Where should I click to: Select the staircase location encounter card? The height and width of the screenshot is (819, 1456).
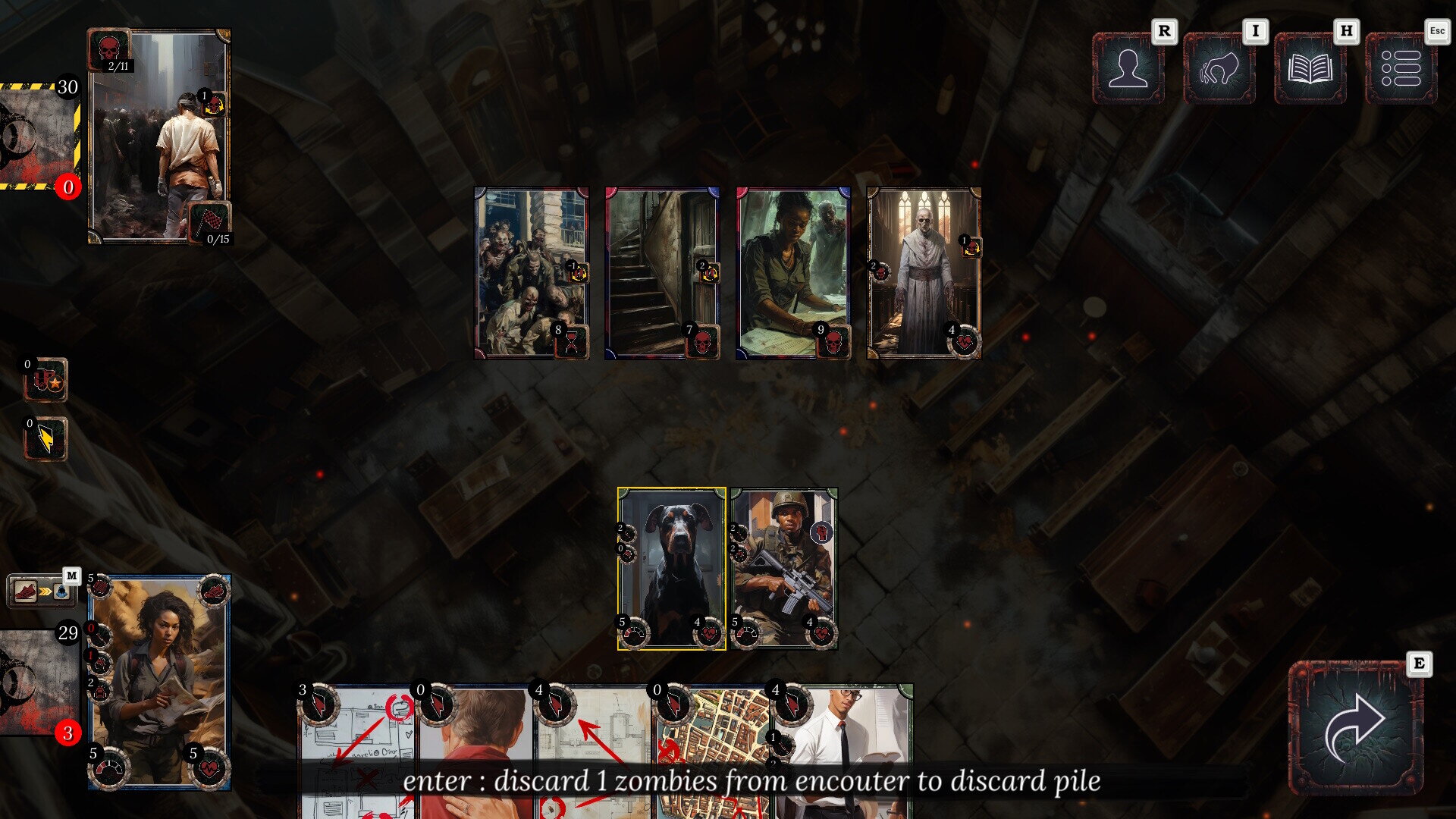click(661, 273)
